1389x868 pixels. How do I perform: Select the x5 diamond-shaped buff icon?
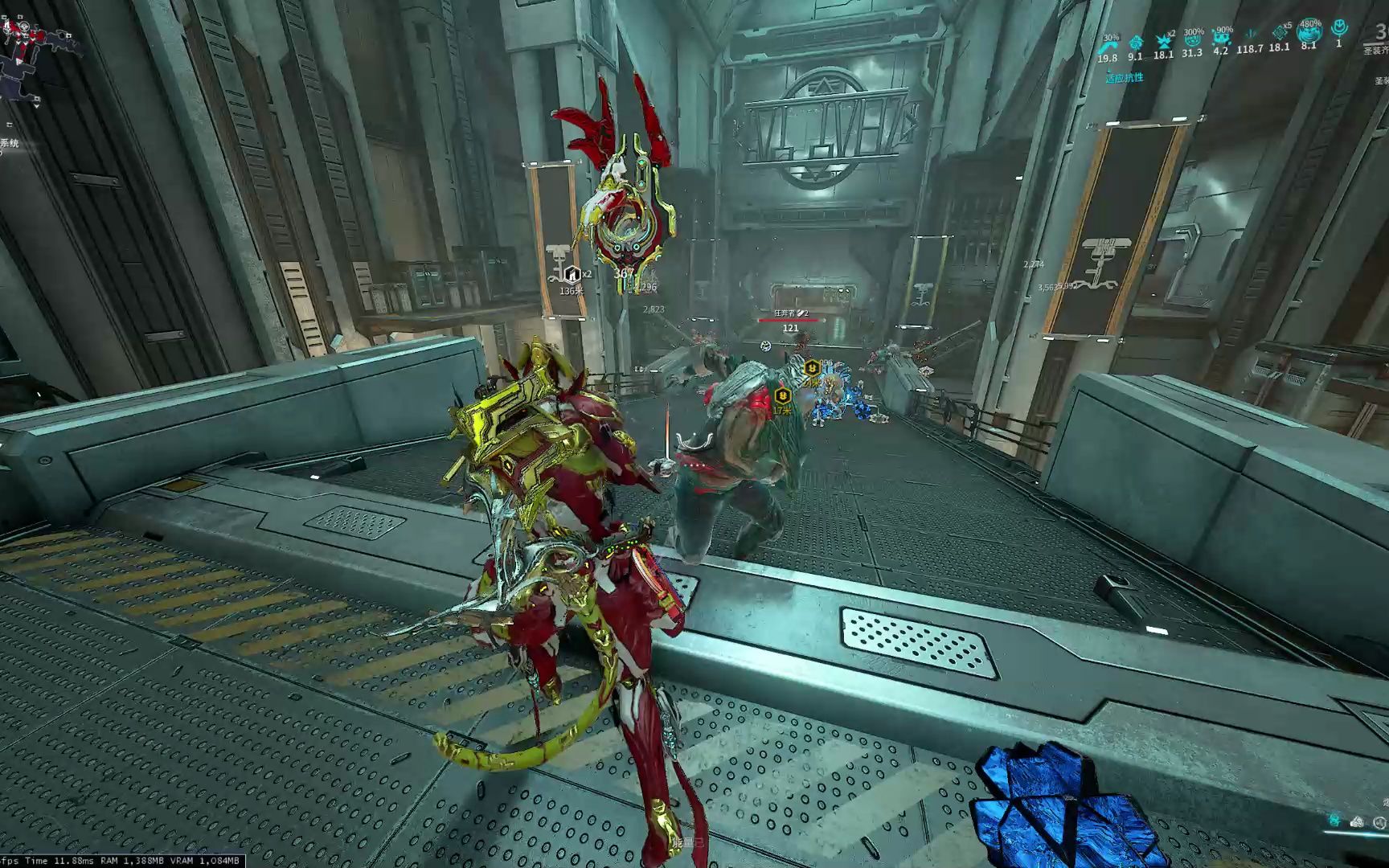click(x=1280, y=34)
